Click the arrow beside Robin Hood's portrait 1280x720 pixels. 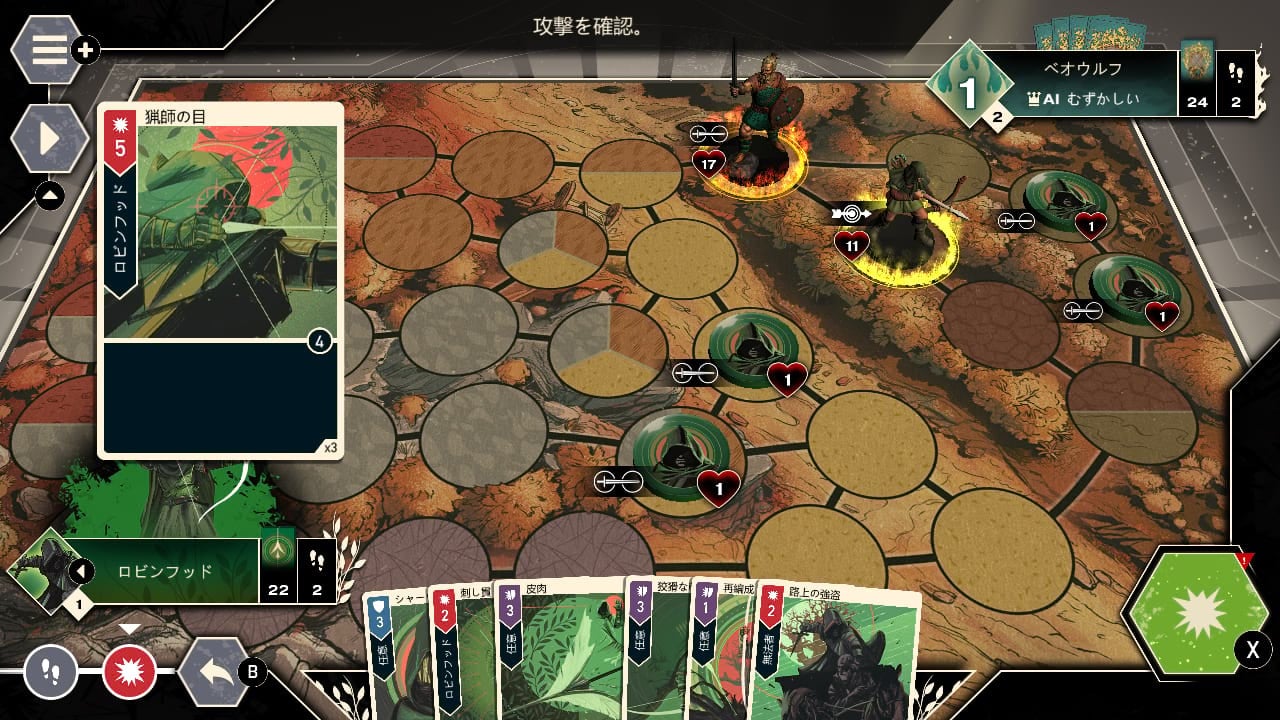tap(81, 572)
